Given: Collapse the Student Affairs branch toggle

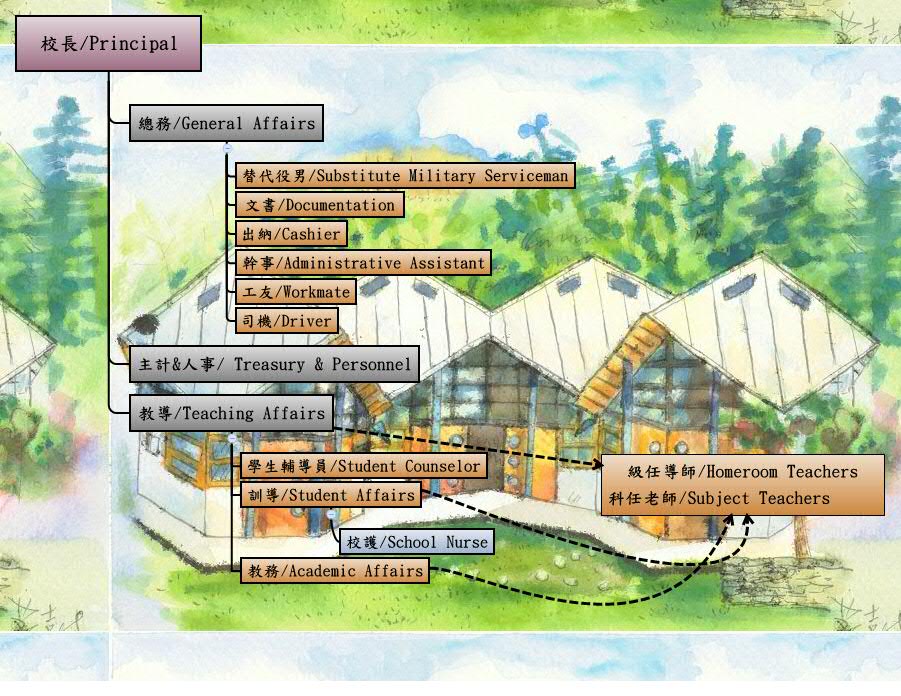Looking at the screenshot, I should click(x=331, y=514).
